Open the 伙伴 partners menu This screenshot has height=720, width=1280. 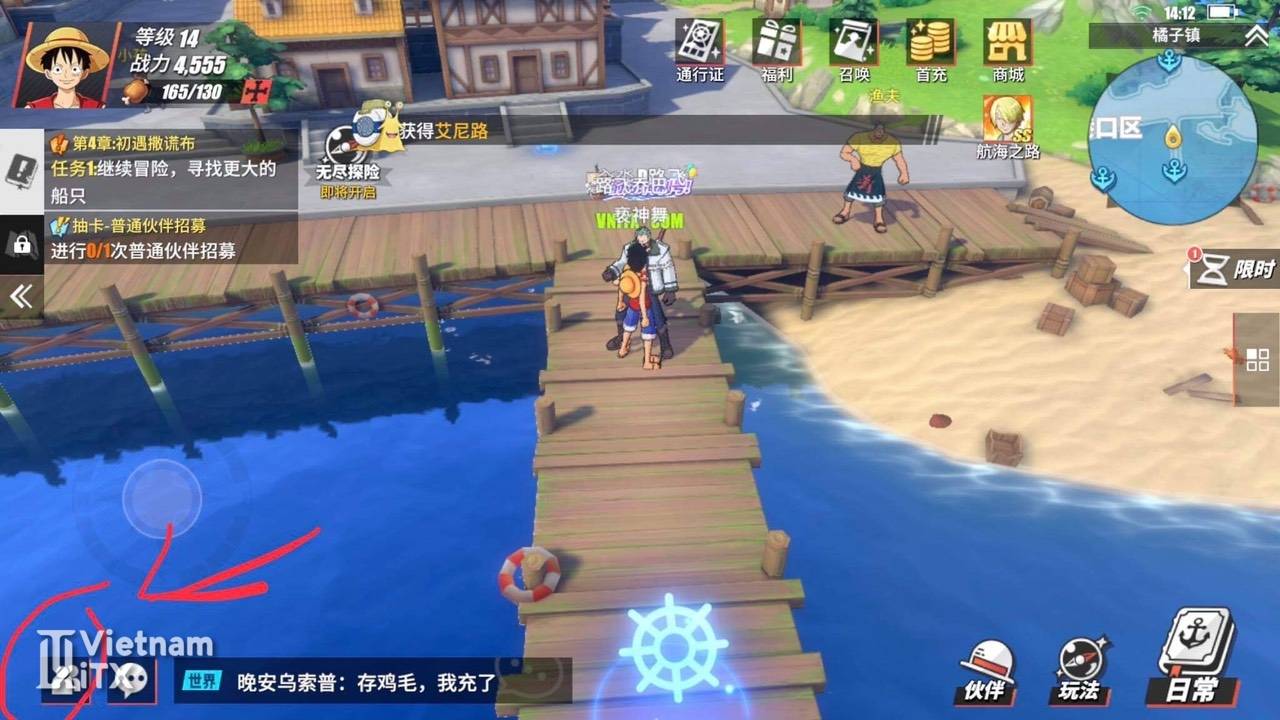tap(985, 670)
